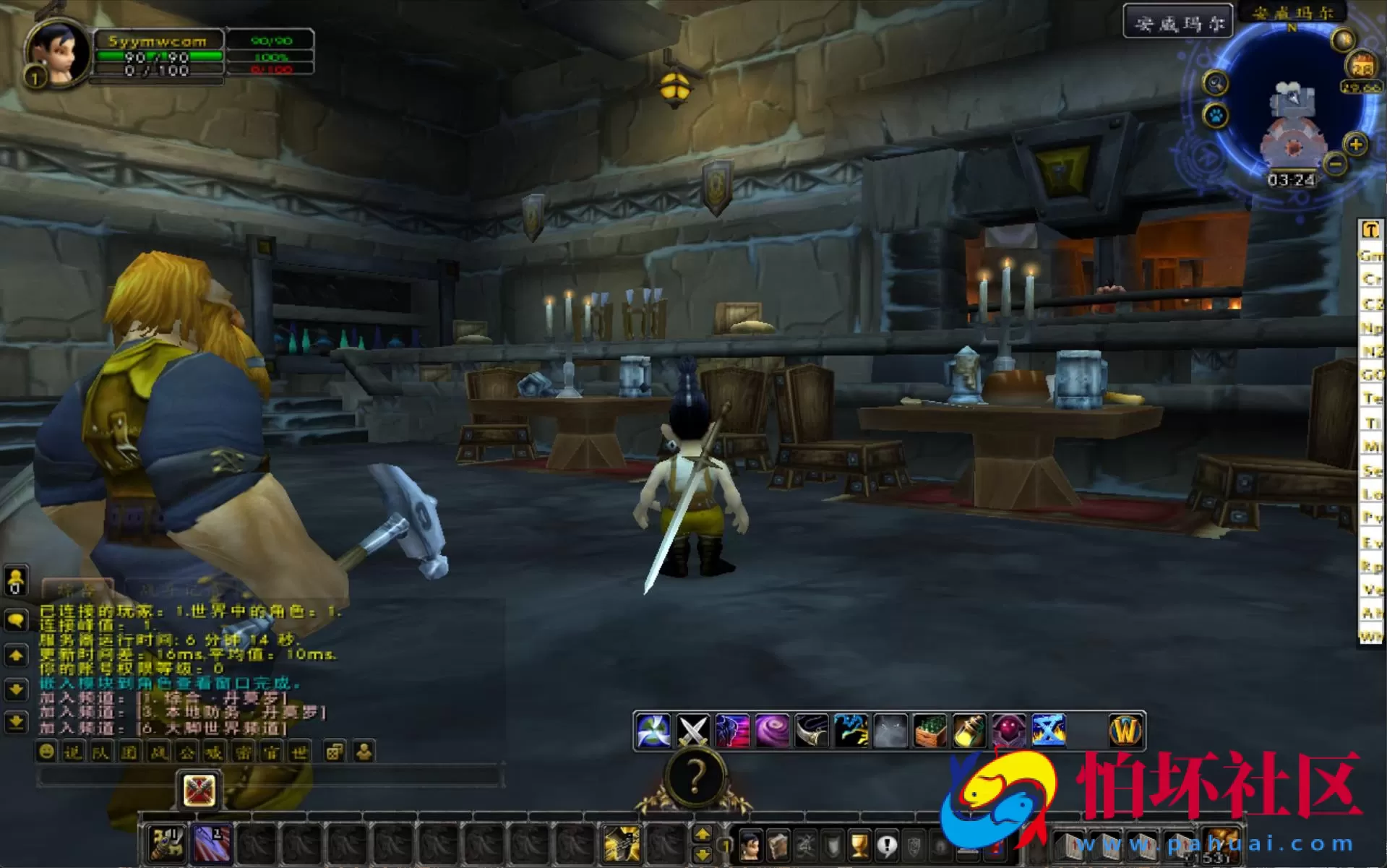The height and width of the screenshot is (868, 1387).
Task: Open the smiley emote menu below the chat
Action: point(46,752)
